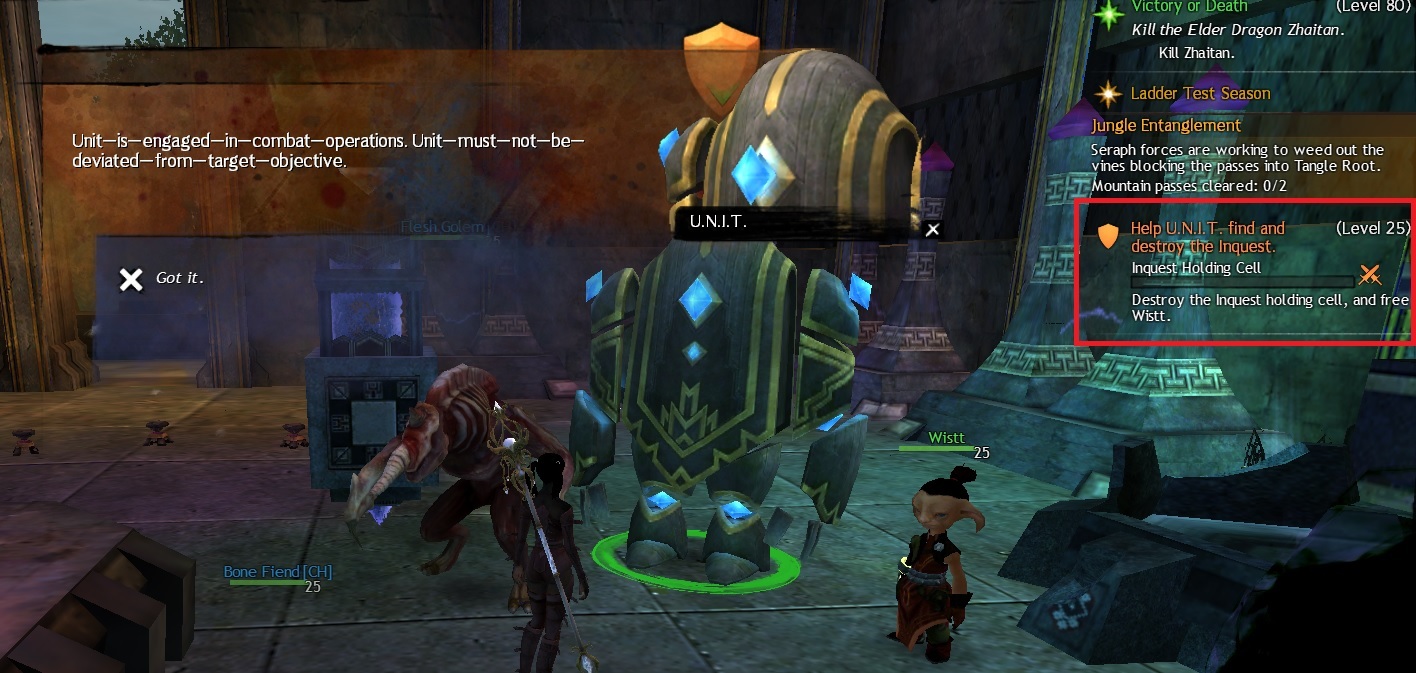Click the crossed swords Inquest Holding Cell icon
The width and height of the screenshot is (1416, 673).
pos(1369,274)
